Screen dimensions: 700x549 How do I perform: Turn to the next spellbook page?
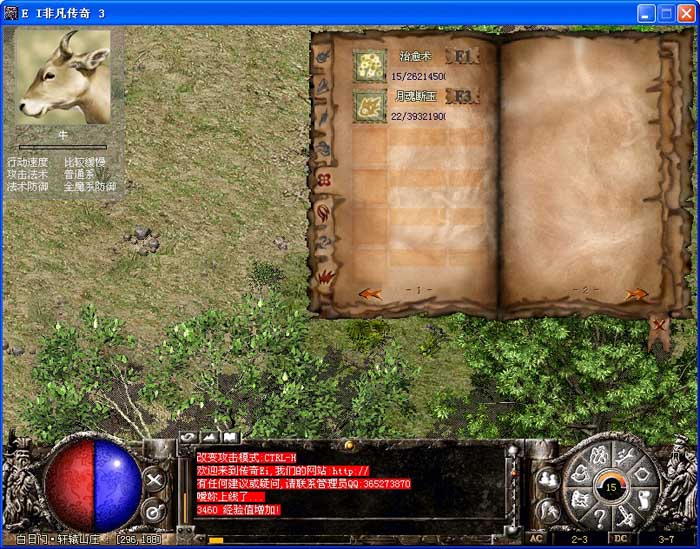(636, 294)
